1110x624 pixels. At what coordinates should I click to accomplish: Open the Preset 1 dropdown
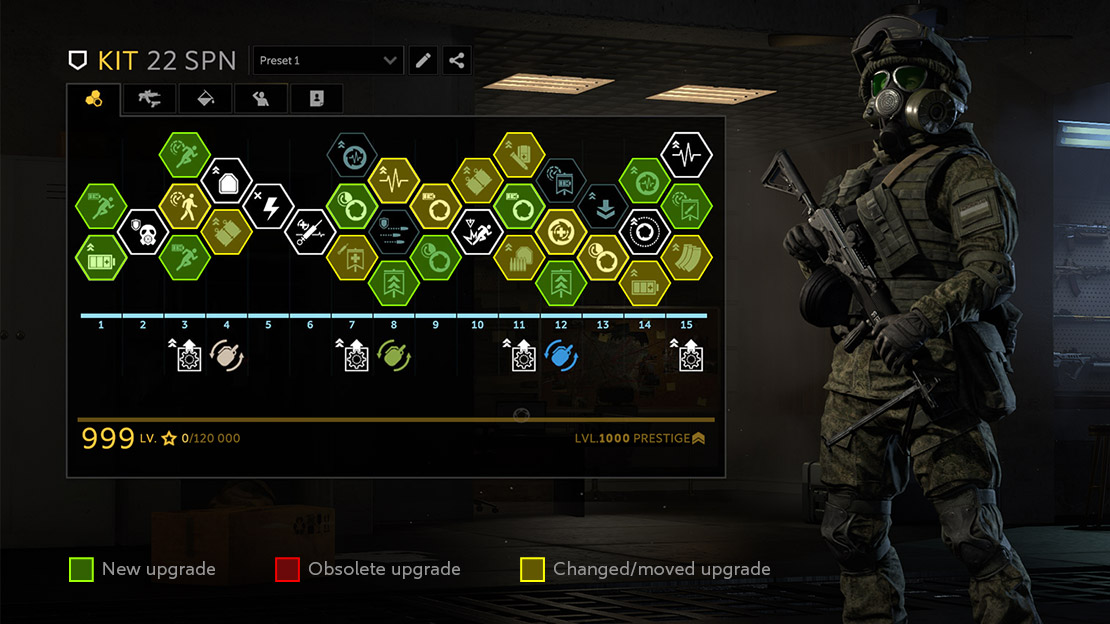328,61
